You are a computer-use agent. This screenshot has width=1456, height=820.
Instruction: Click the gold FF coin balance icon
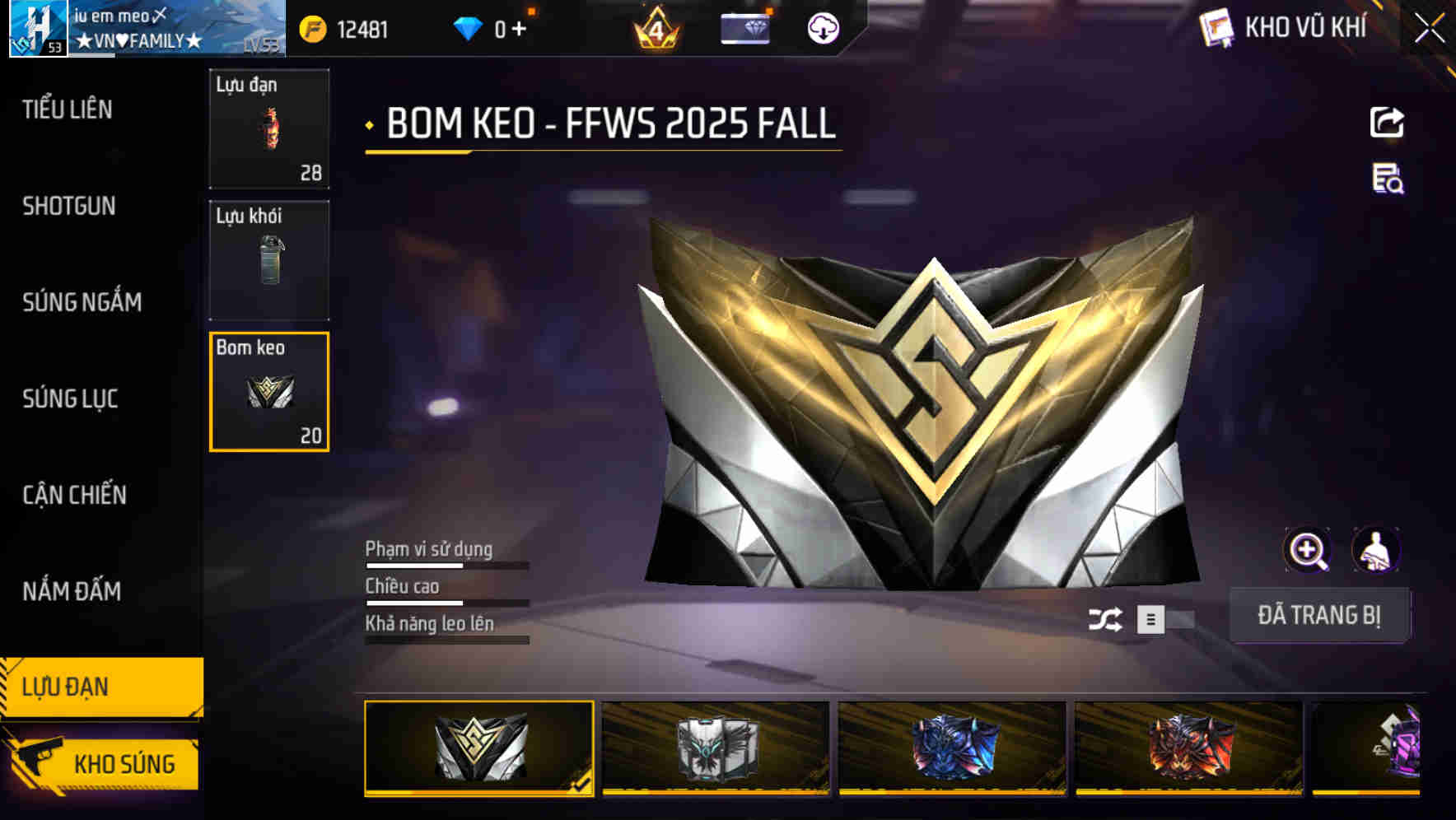coord(311,27)
